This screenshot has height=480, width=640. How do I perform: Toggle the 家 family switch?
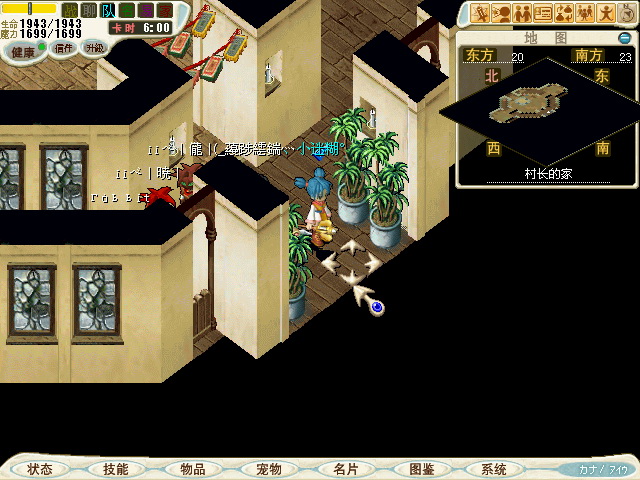pos(164,9)
